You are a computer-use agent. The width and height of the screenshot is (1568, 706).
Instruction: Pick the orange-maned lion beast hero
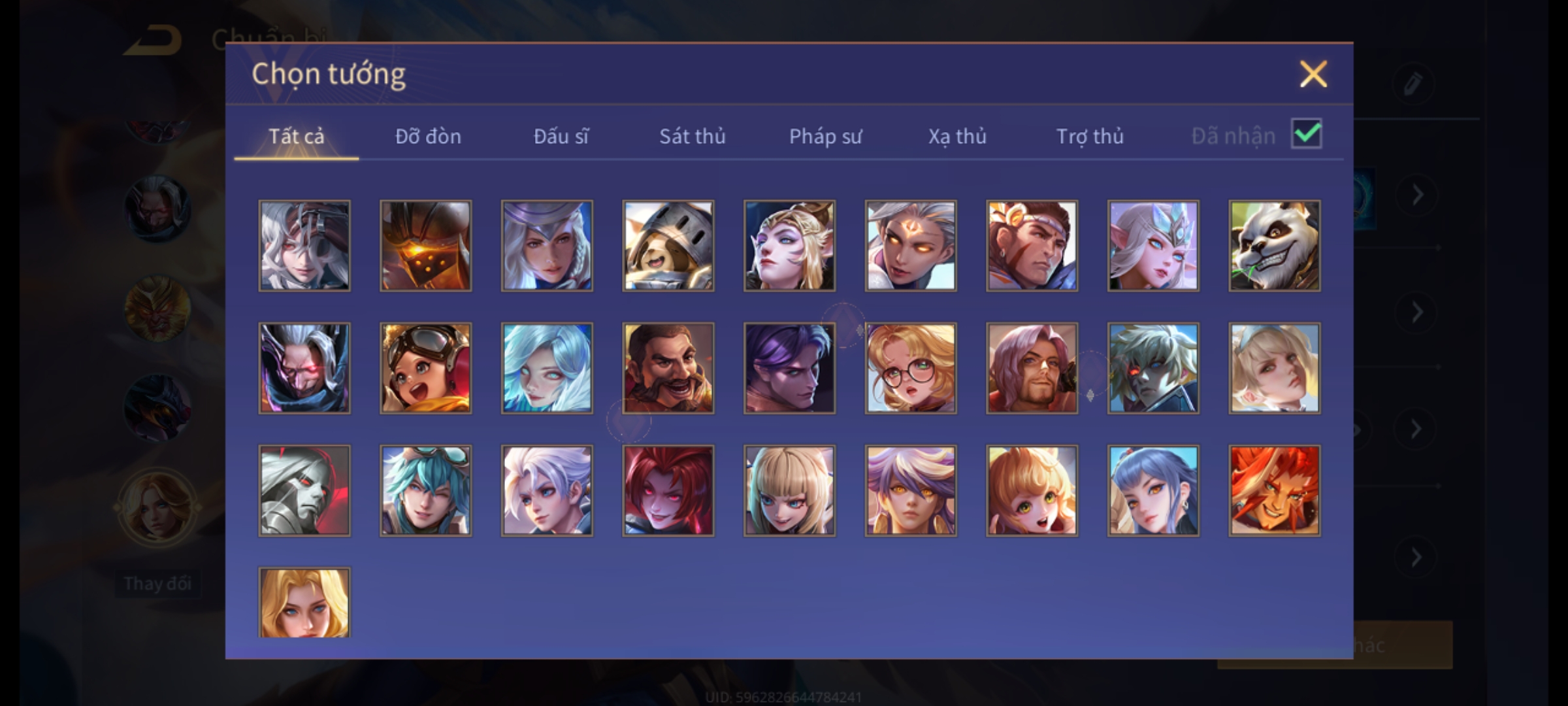click(1274, 490)
